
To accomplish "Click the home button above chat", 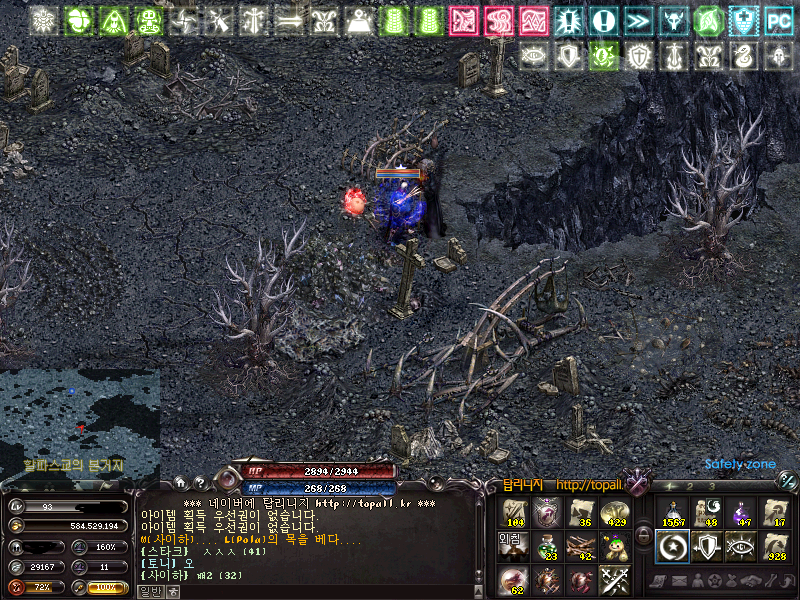I will pyautogui.click(x=180, y=482).
